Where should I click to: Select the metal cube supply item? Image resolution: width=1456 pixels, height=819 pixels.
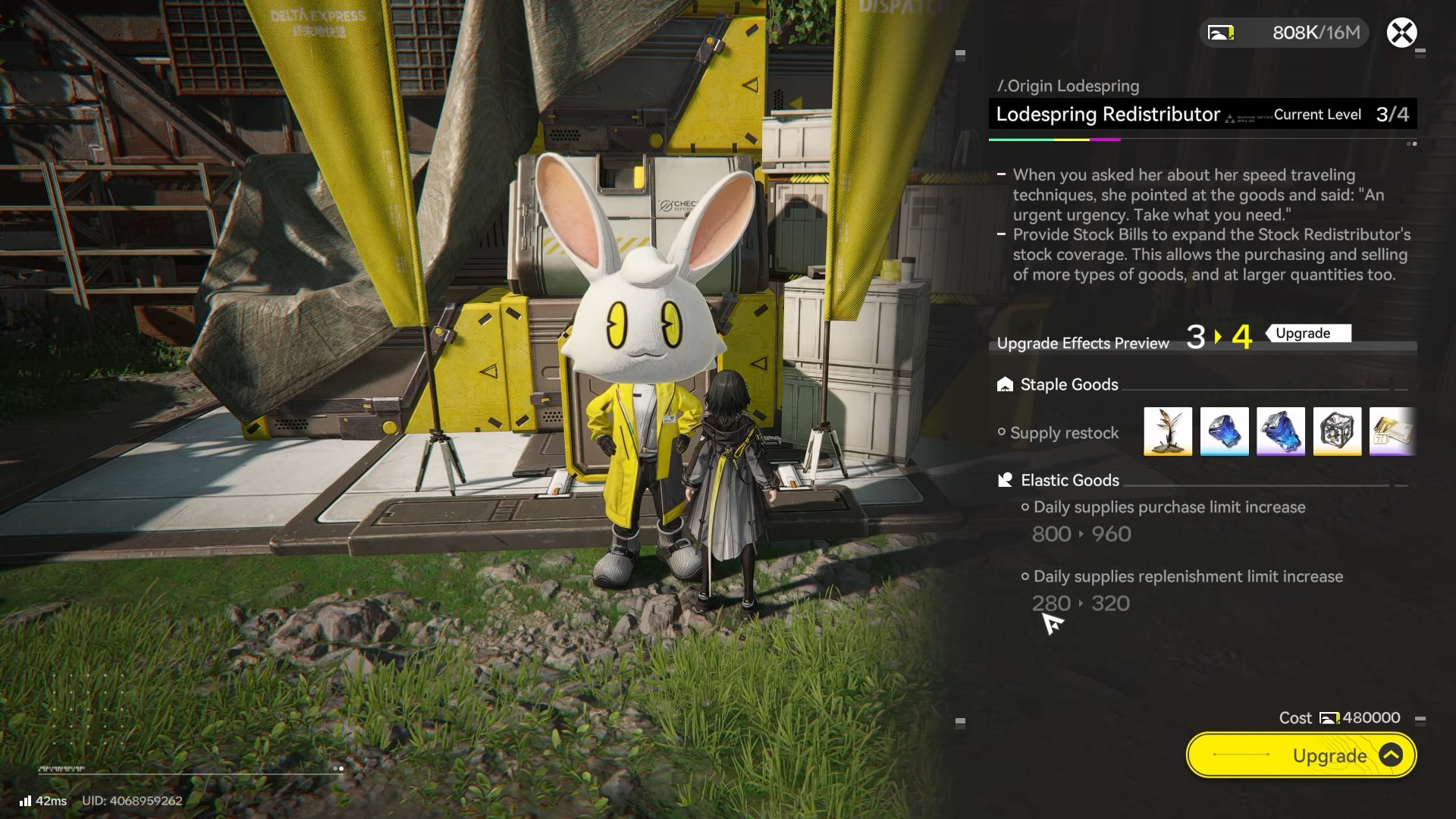coord(1337,431)
